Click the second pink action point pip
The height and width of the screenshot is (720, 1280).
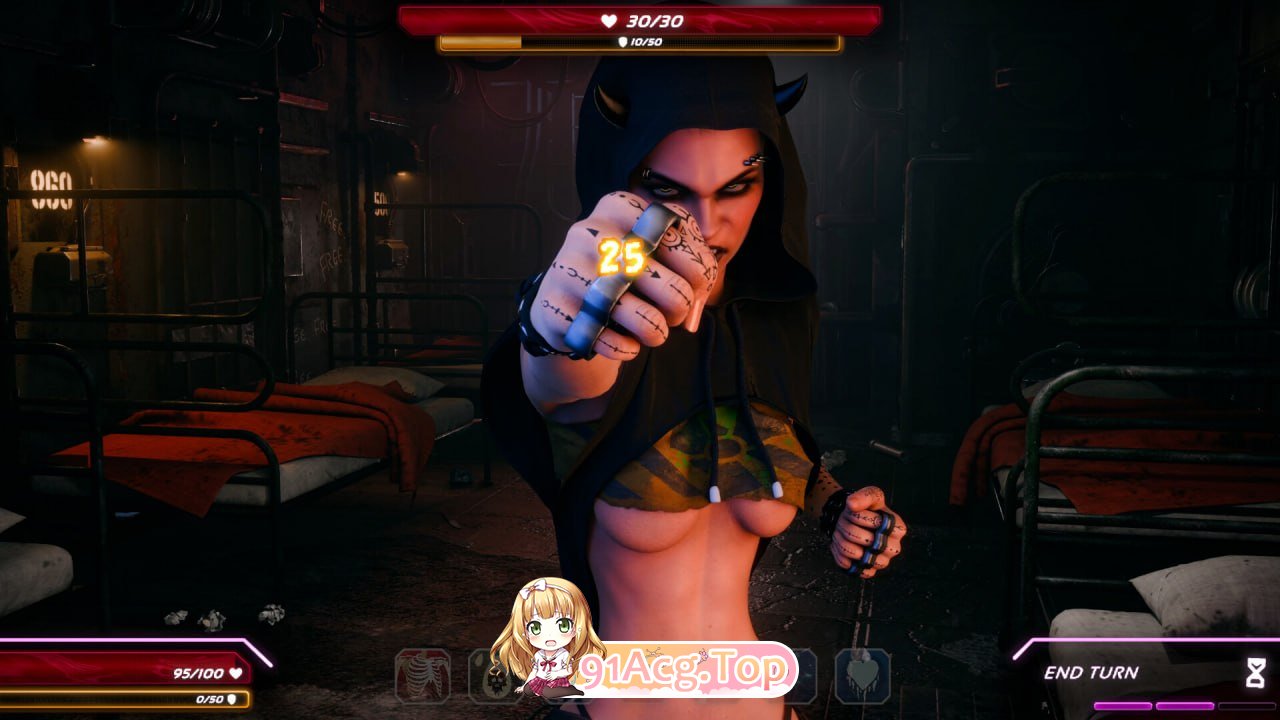pyautogui.click(x=1185, y=706)
